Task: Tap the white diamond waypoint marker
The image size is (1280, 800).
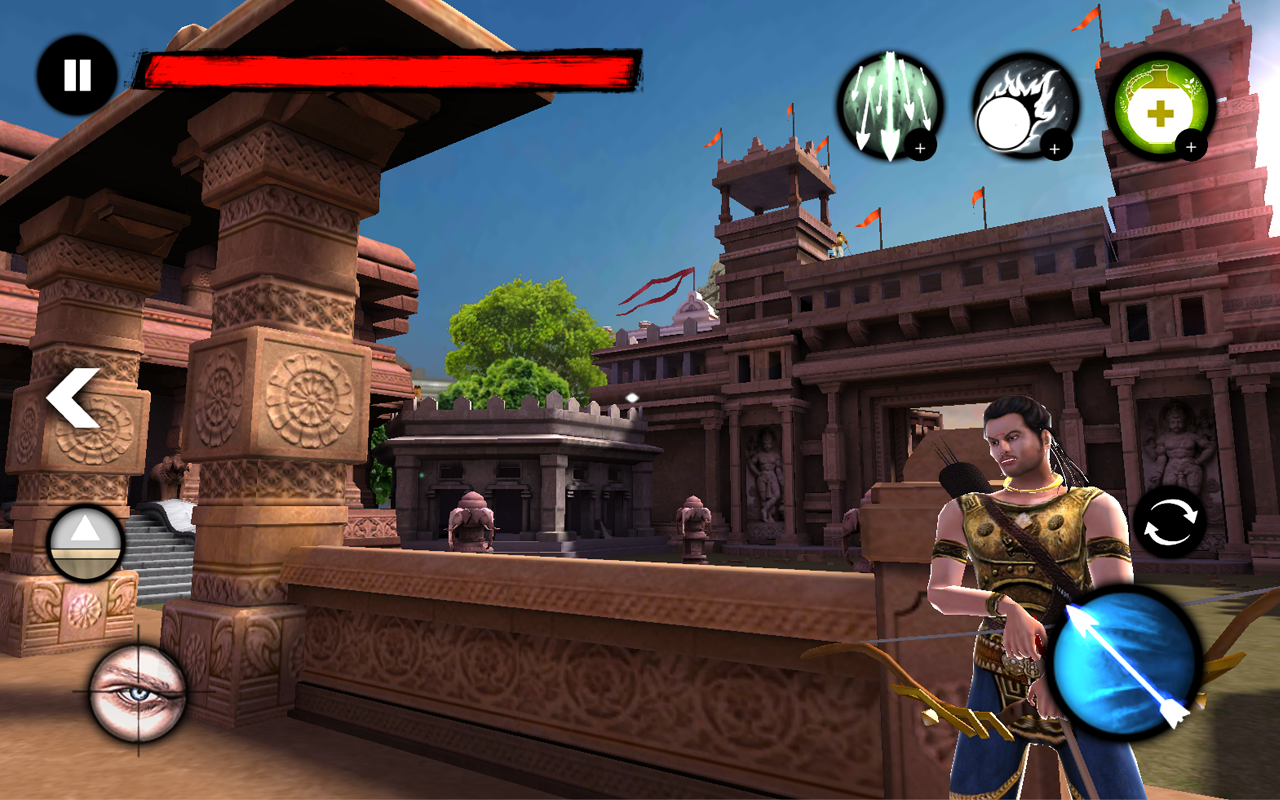Action: pos(633,396)
